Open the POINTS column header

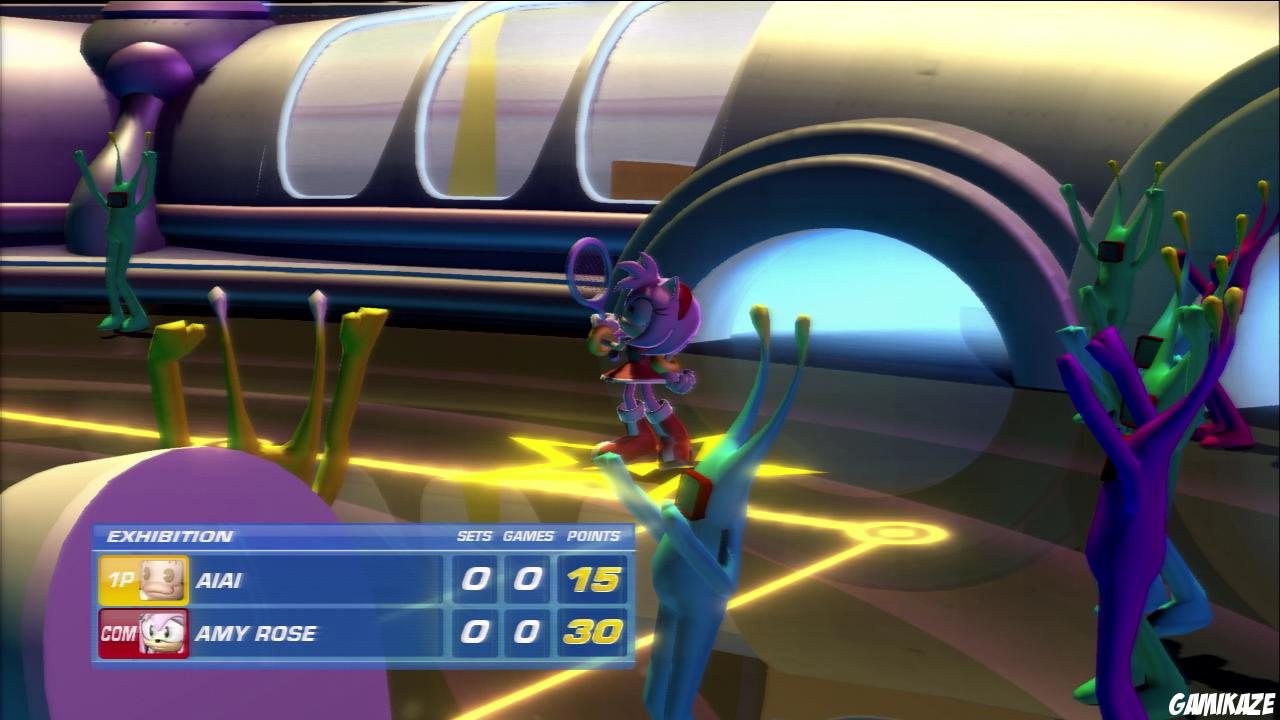click(x=591, y=535)
